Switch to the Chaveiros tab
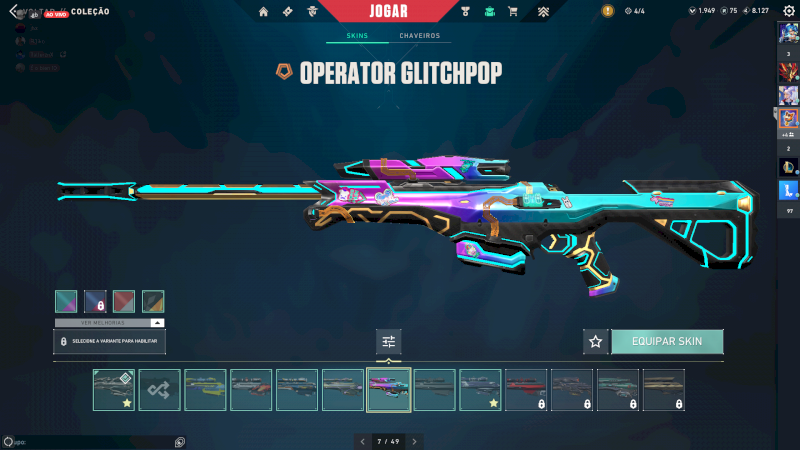 420,36
